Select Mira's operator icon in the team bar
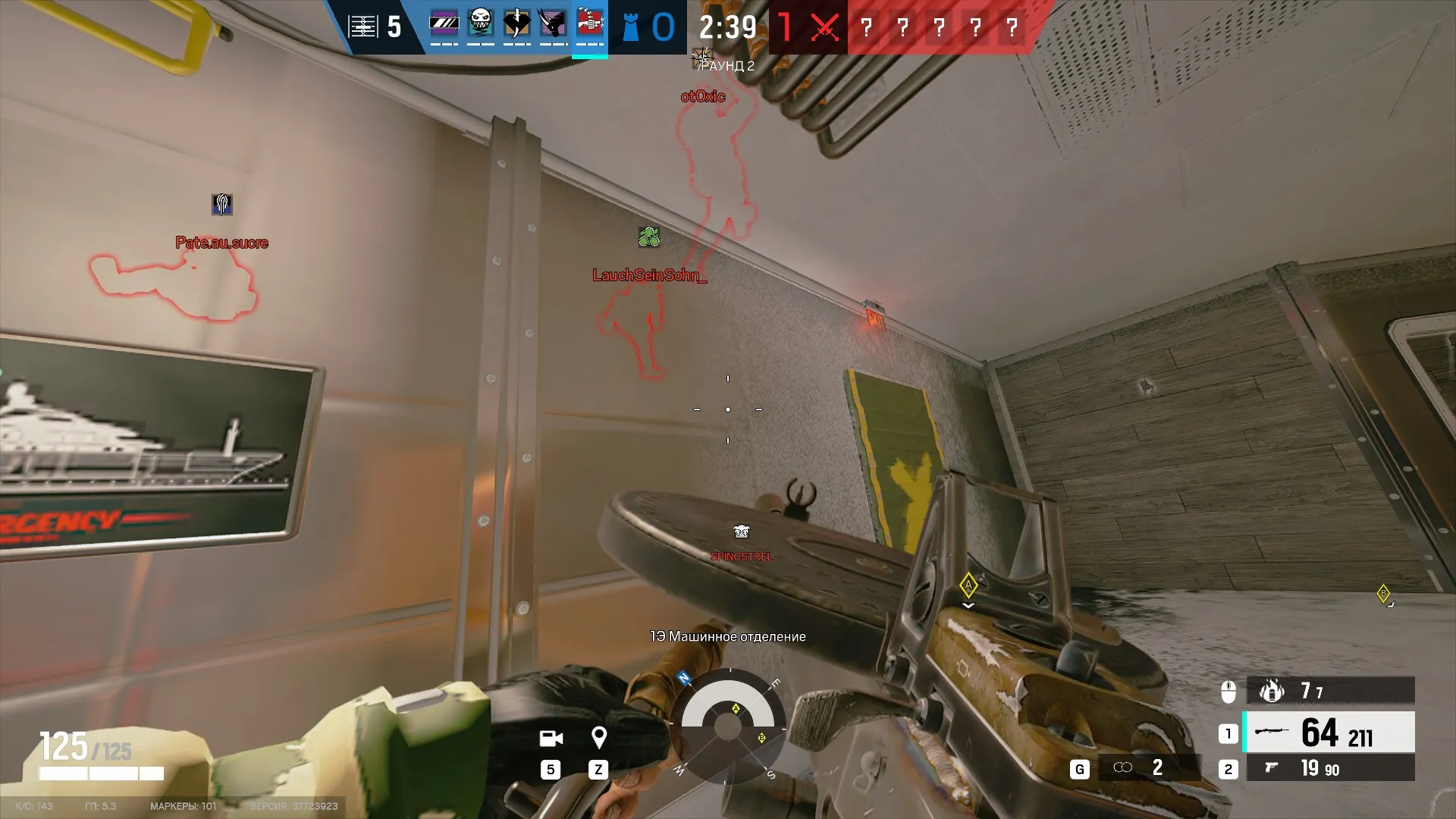The width and height of the screenshot is (1456, 819). [444, 24]
